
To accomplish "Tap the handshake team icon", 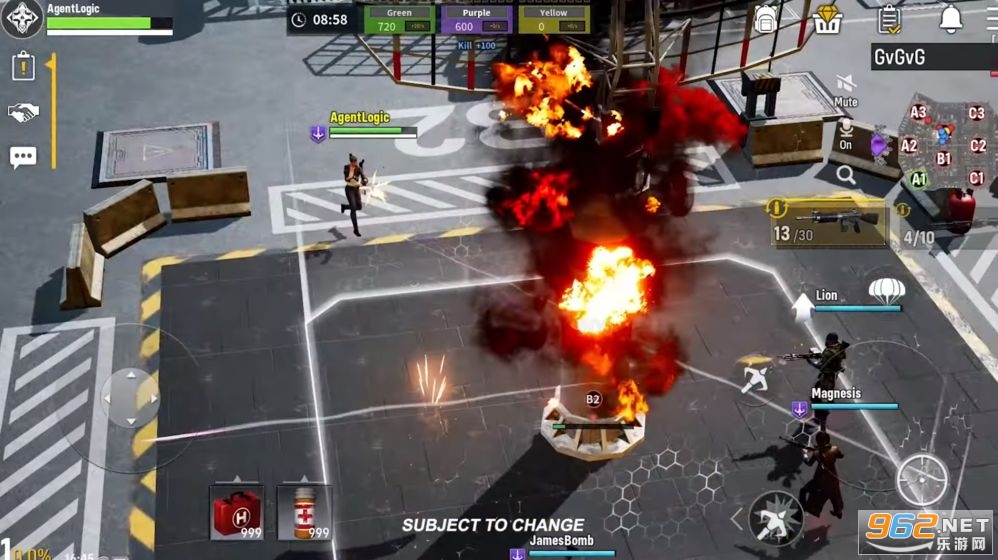I will (x=23, y=112).
